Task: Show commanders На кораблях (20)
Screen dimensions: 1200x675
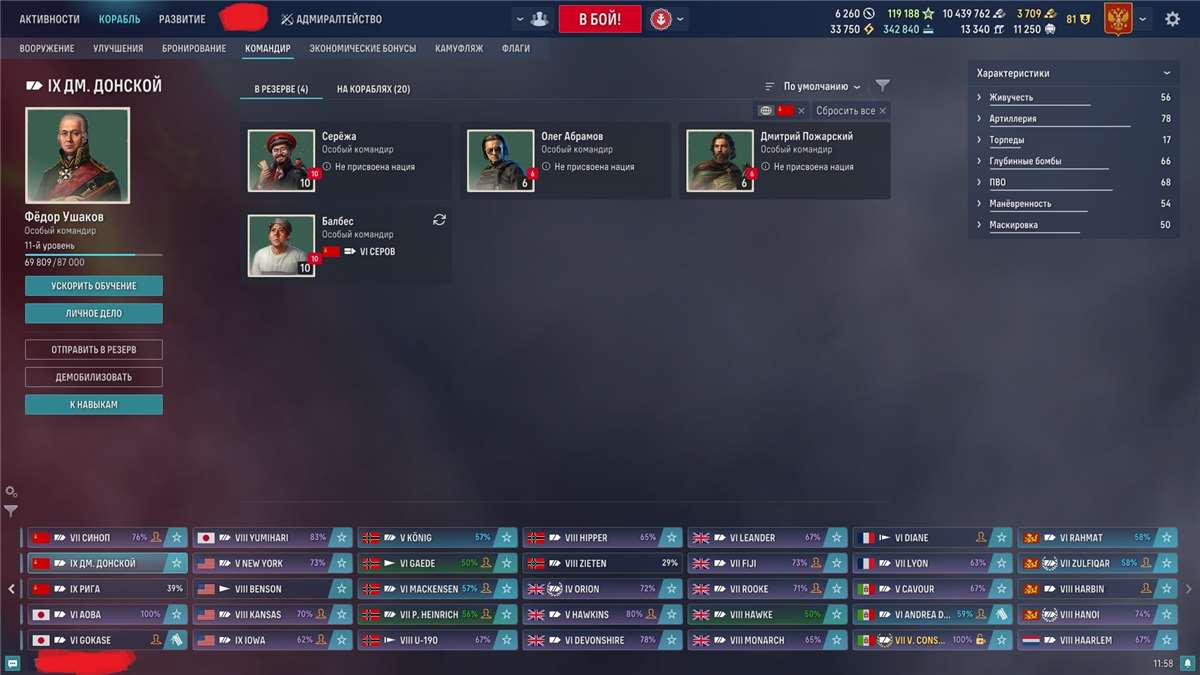Action: point(373,89)
